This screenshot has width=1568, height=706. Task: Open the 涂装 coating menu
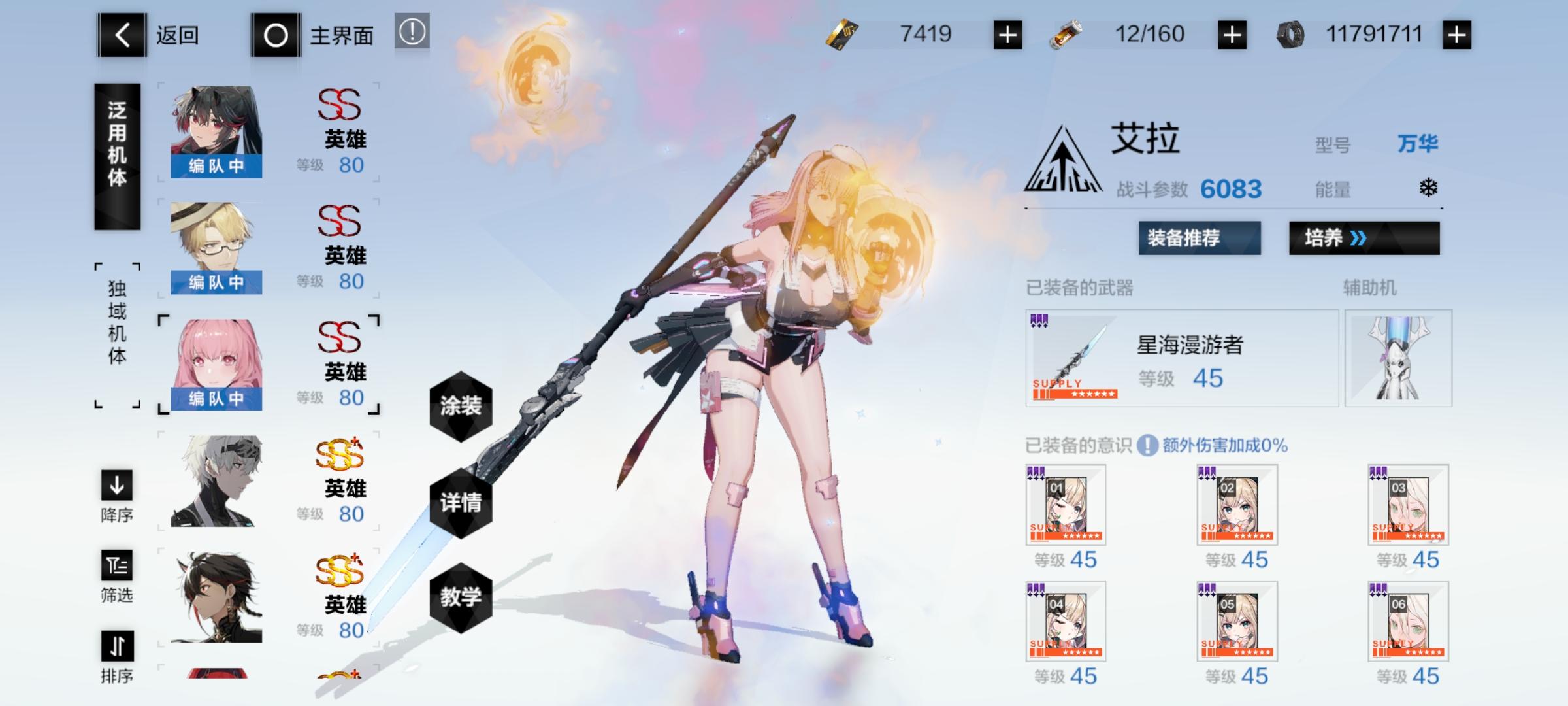pos(463,405)
